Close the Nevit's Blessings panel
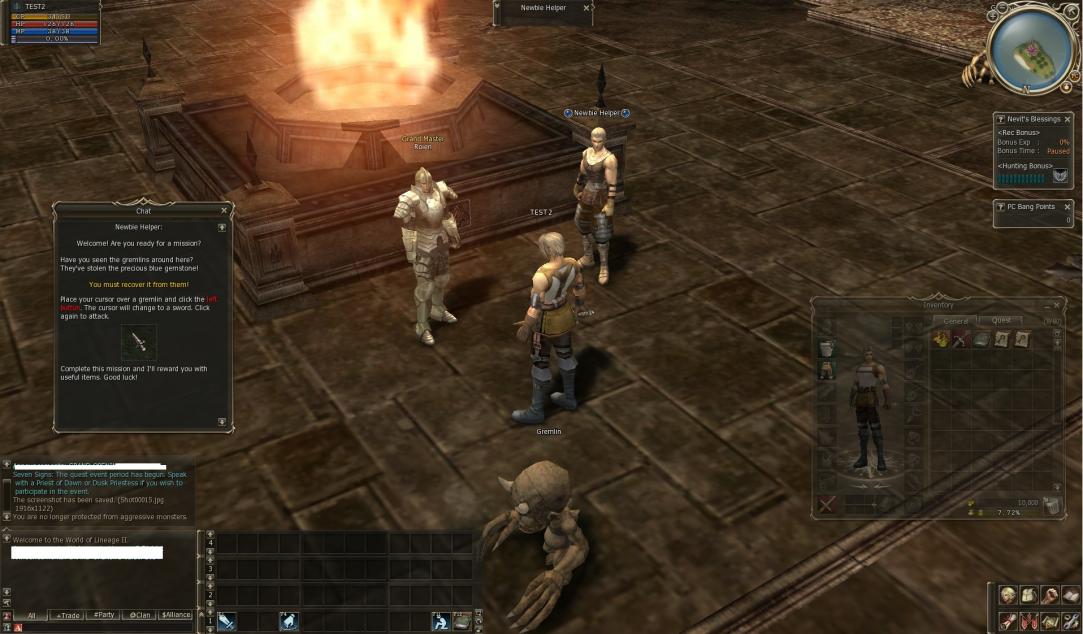The image size is (1083, 634). coord(1067,119)
